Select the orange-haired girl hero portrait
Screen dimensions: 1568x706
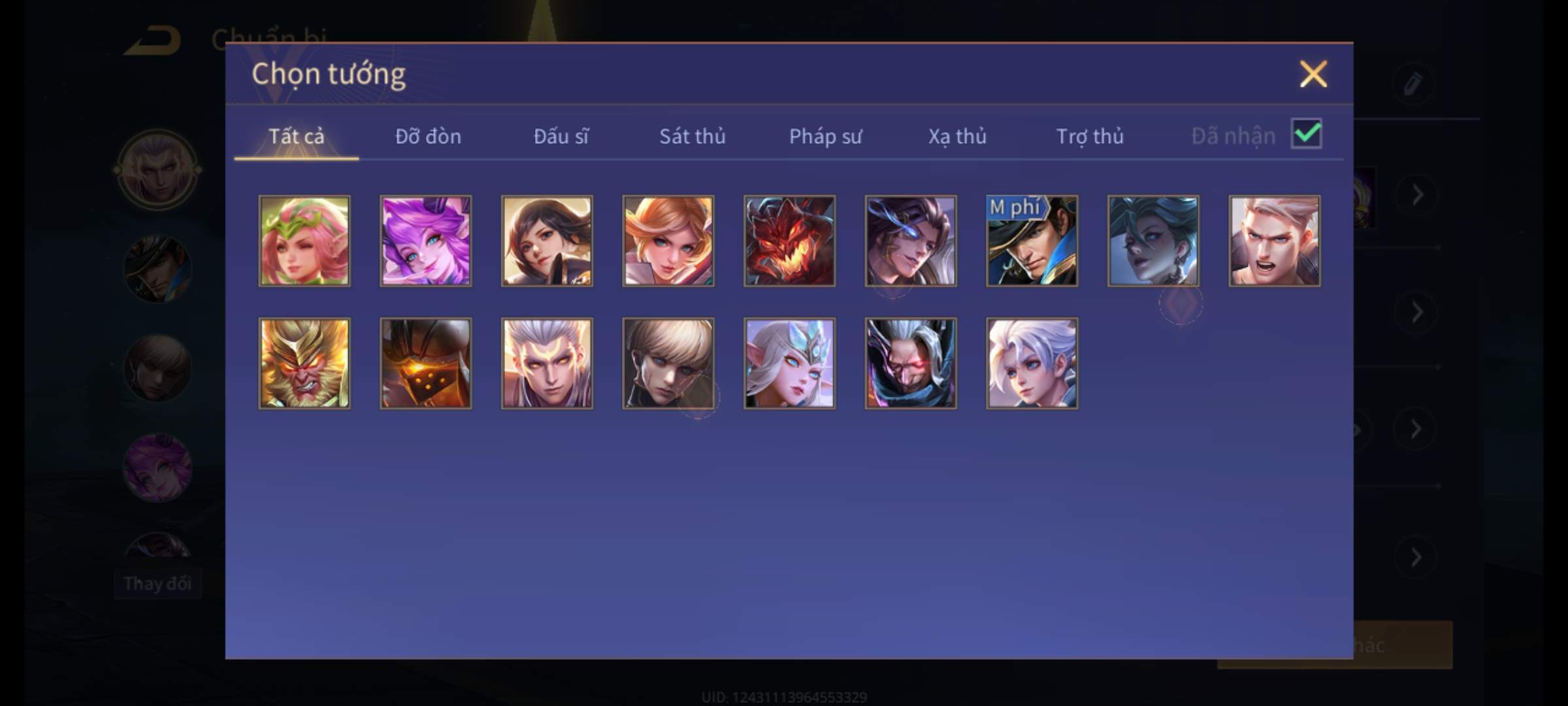(x=668, y=241)
